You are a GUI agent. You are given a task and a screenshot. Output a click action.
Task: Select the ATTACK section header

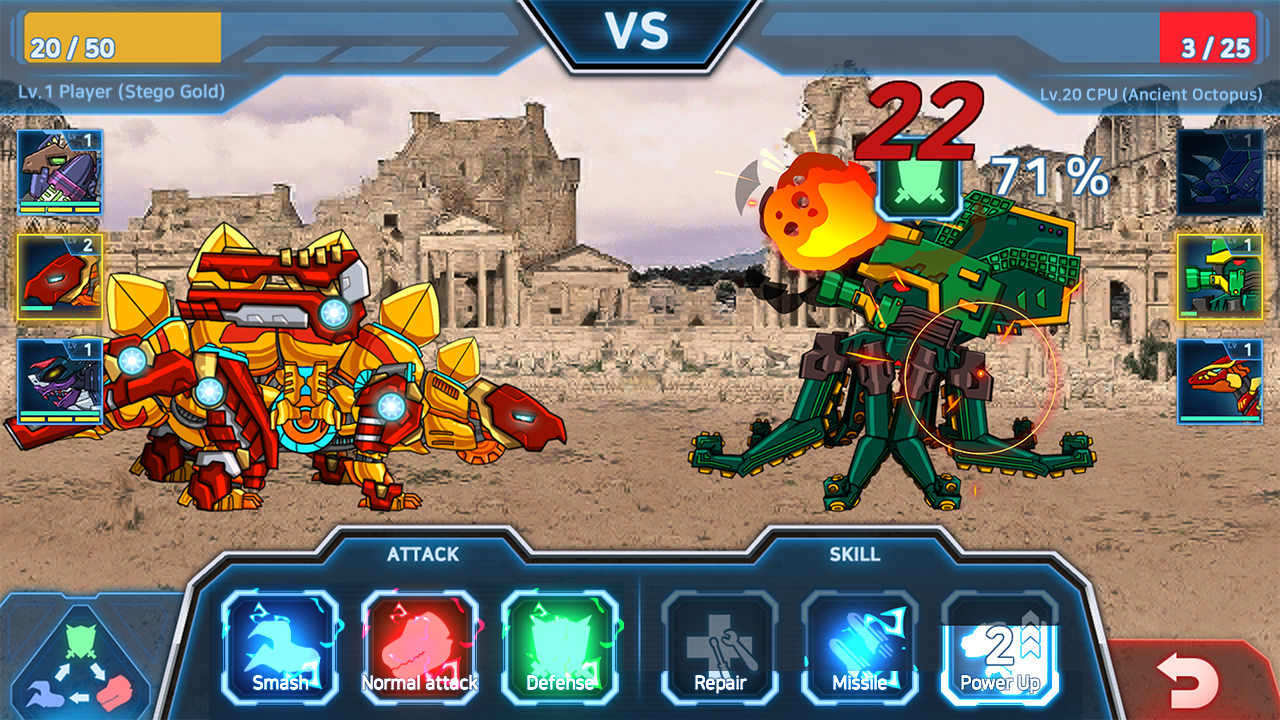click(420, 555)
